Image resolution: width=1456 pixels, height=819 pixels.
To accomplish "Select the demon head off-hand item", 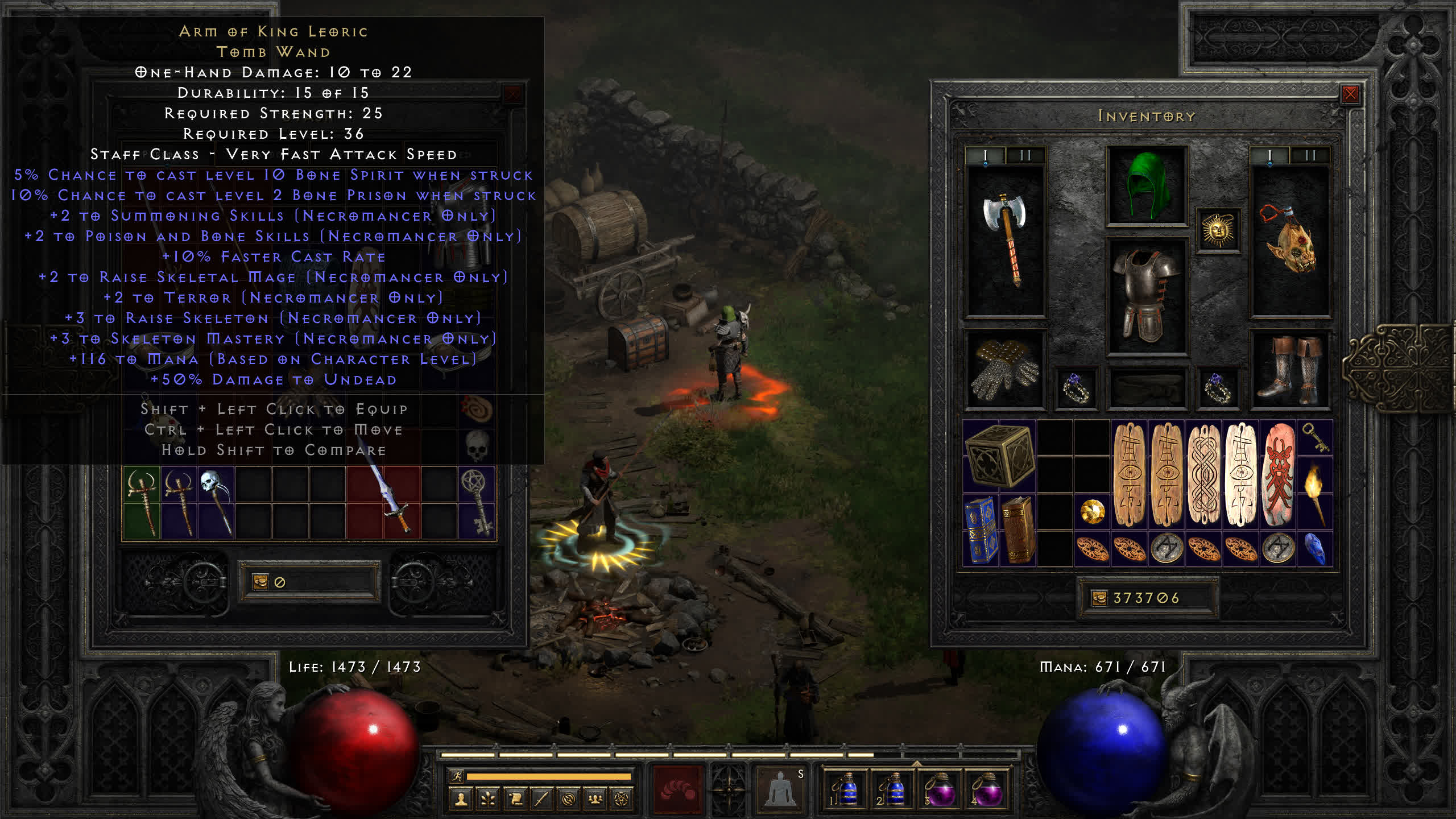I will (x=1290, y=240).
